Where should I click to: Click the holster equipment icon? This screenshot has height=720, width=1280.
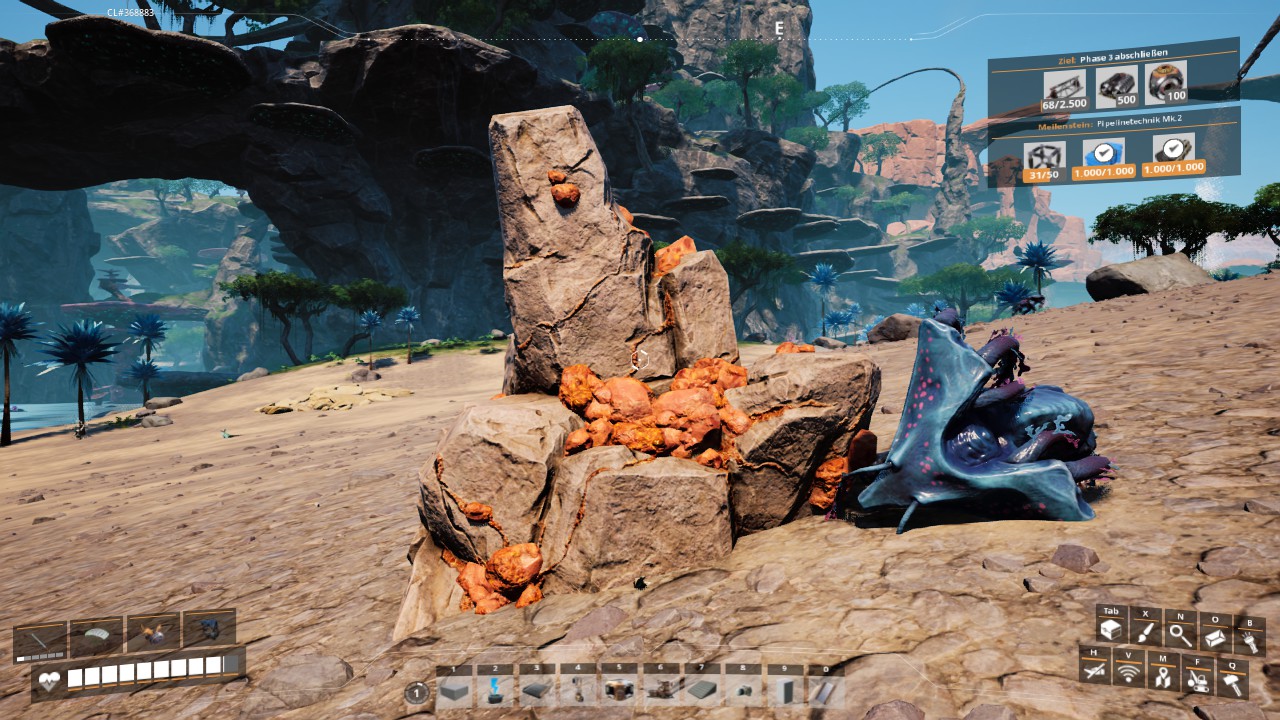(x=1095, y=671)
